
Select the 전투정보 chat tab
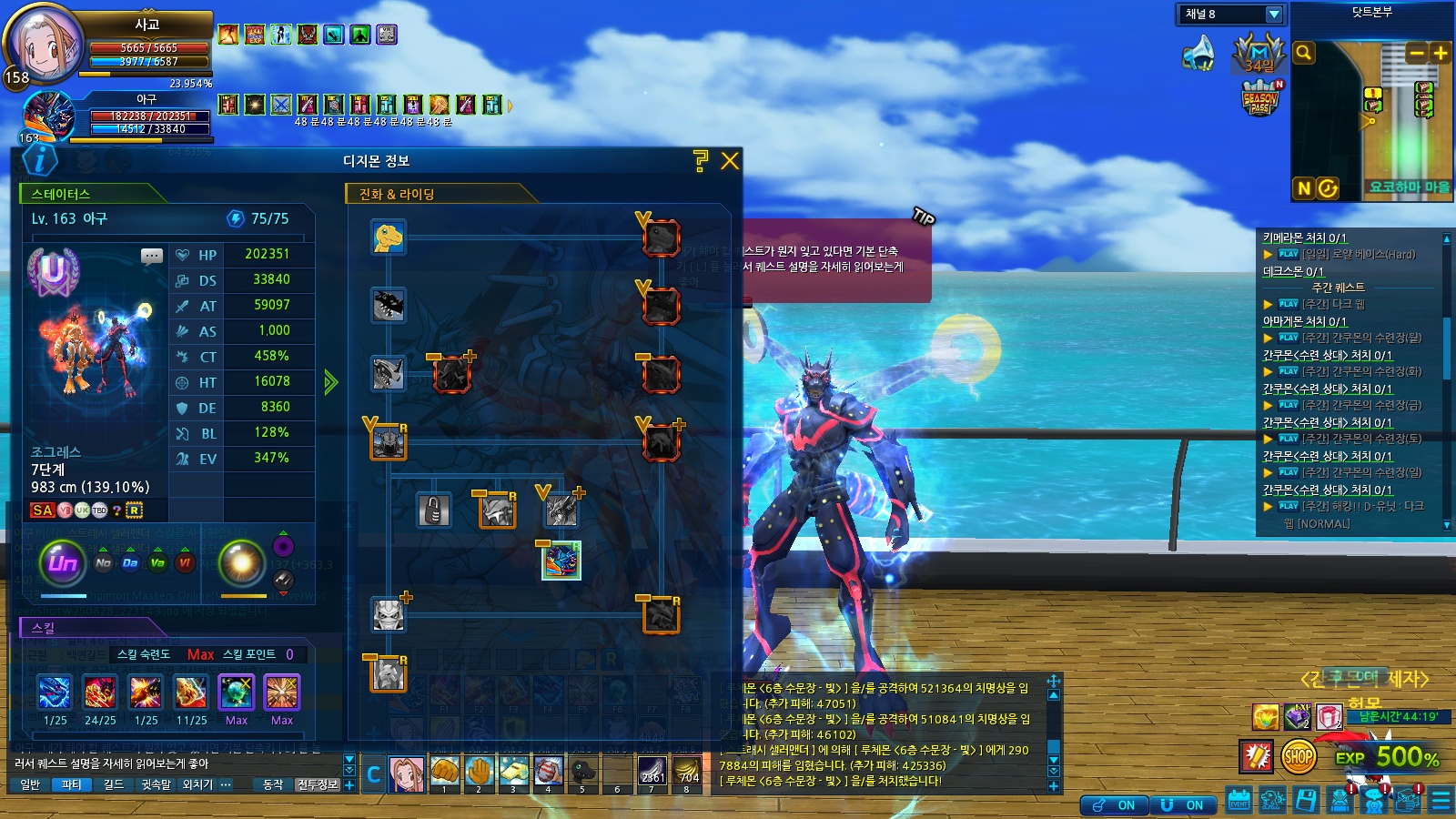318,784
